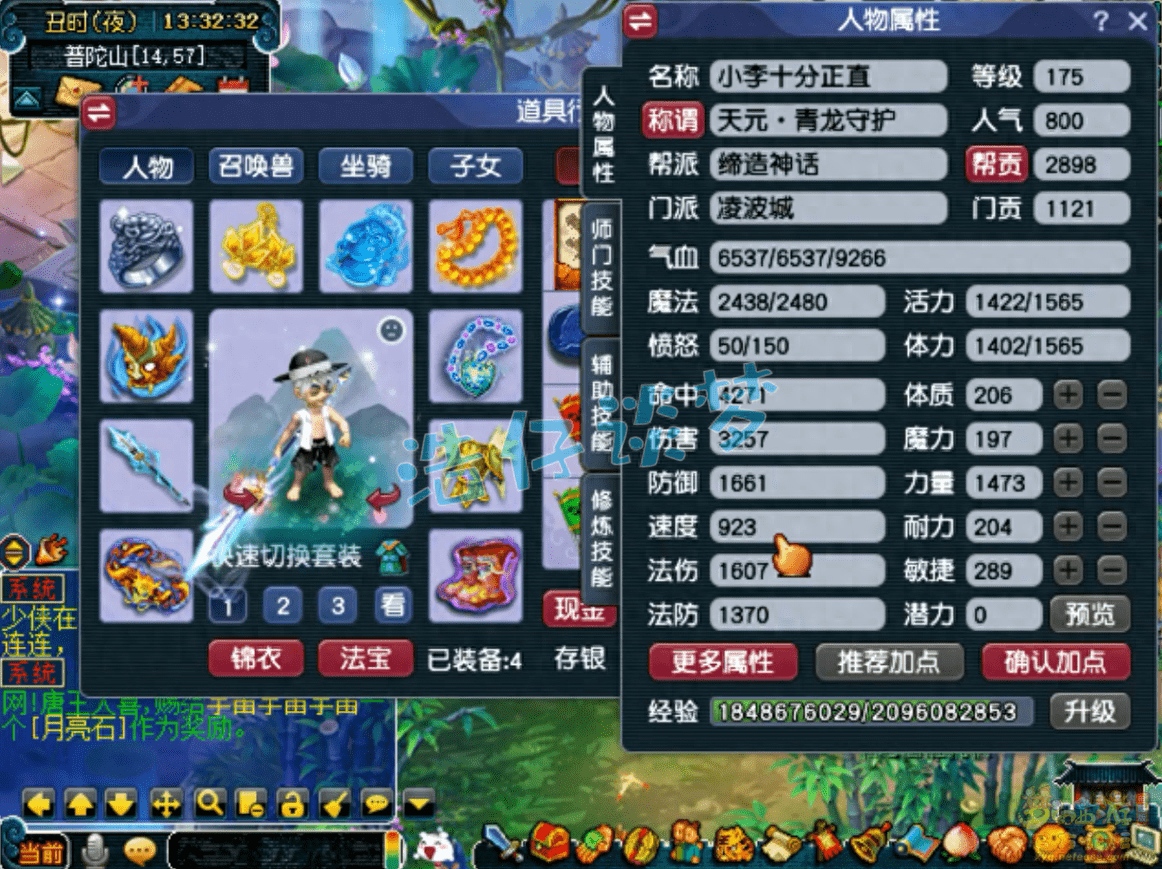This screenshot has width=1162, height=869.
Task: Choose 推荐加点 recommended point allocation
Action: point(887,661)
